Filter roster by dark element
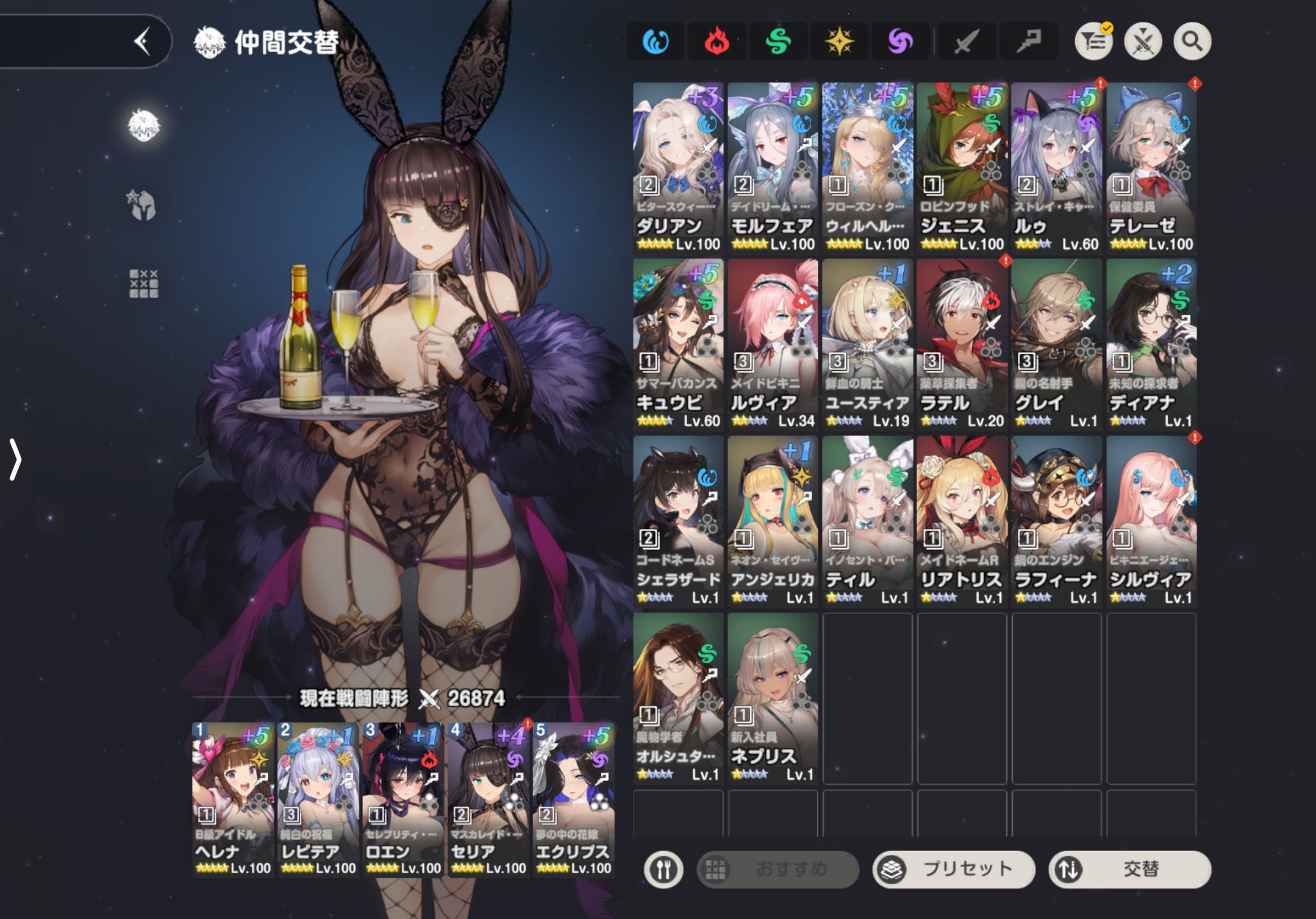 (x=900, y=41)
